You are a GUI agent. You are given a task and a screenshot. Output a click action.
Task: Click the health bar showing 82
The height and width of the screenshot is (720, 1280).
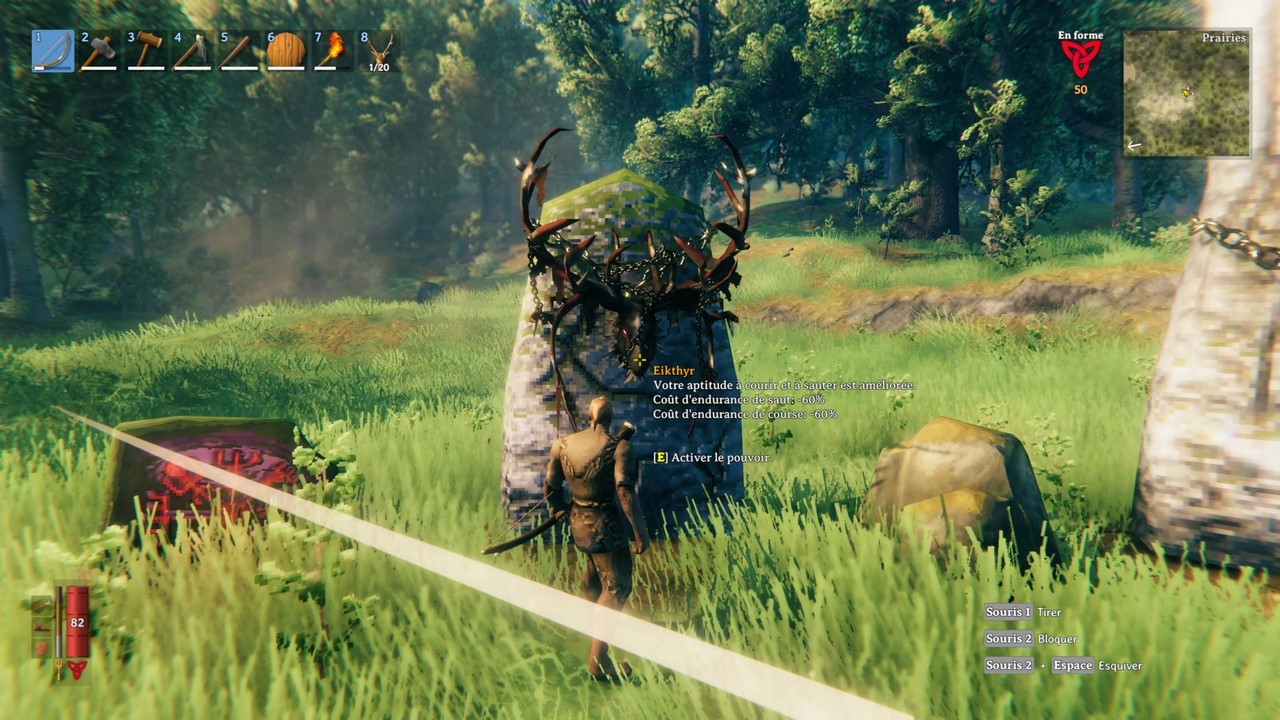77,622
